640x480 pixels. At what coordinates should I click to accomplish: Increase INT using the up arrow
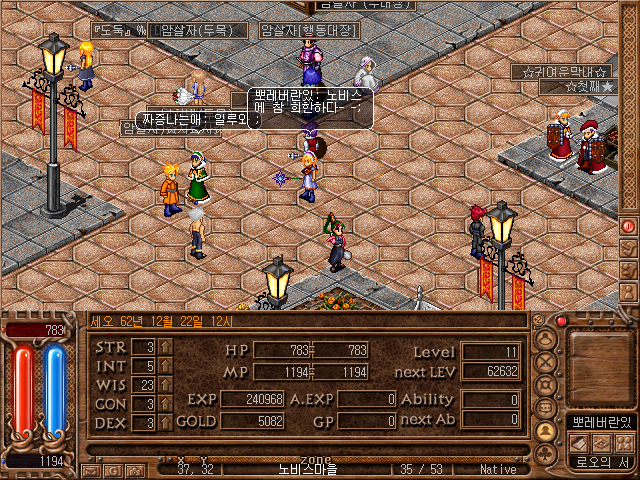click(x=165, y=366)
